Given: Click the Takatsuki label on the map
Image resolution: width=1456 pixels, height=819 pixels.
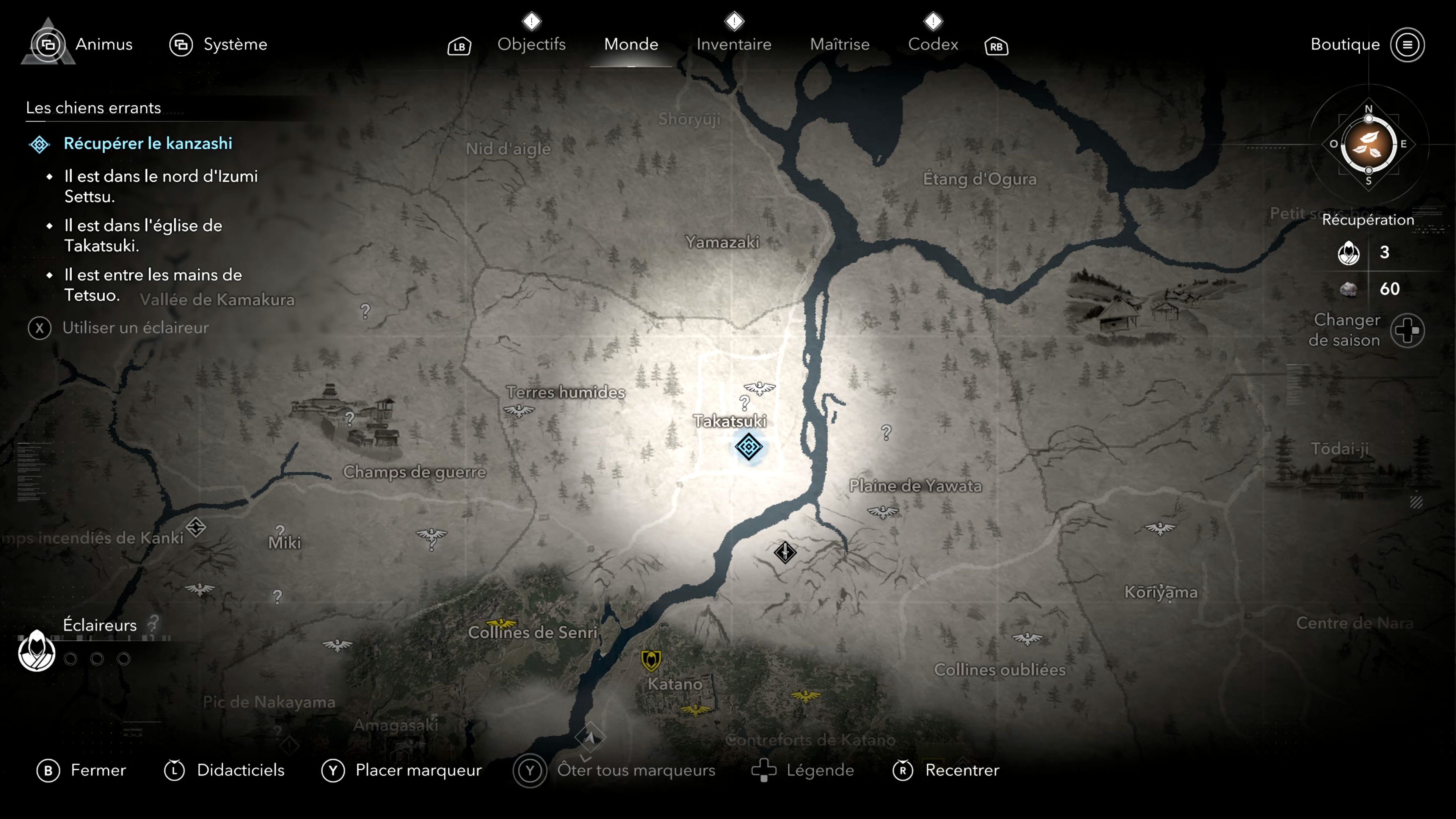Looking at the screenshot, I should [730, 421].
